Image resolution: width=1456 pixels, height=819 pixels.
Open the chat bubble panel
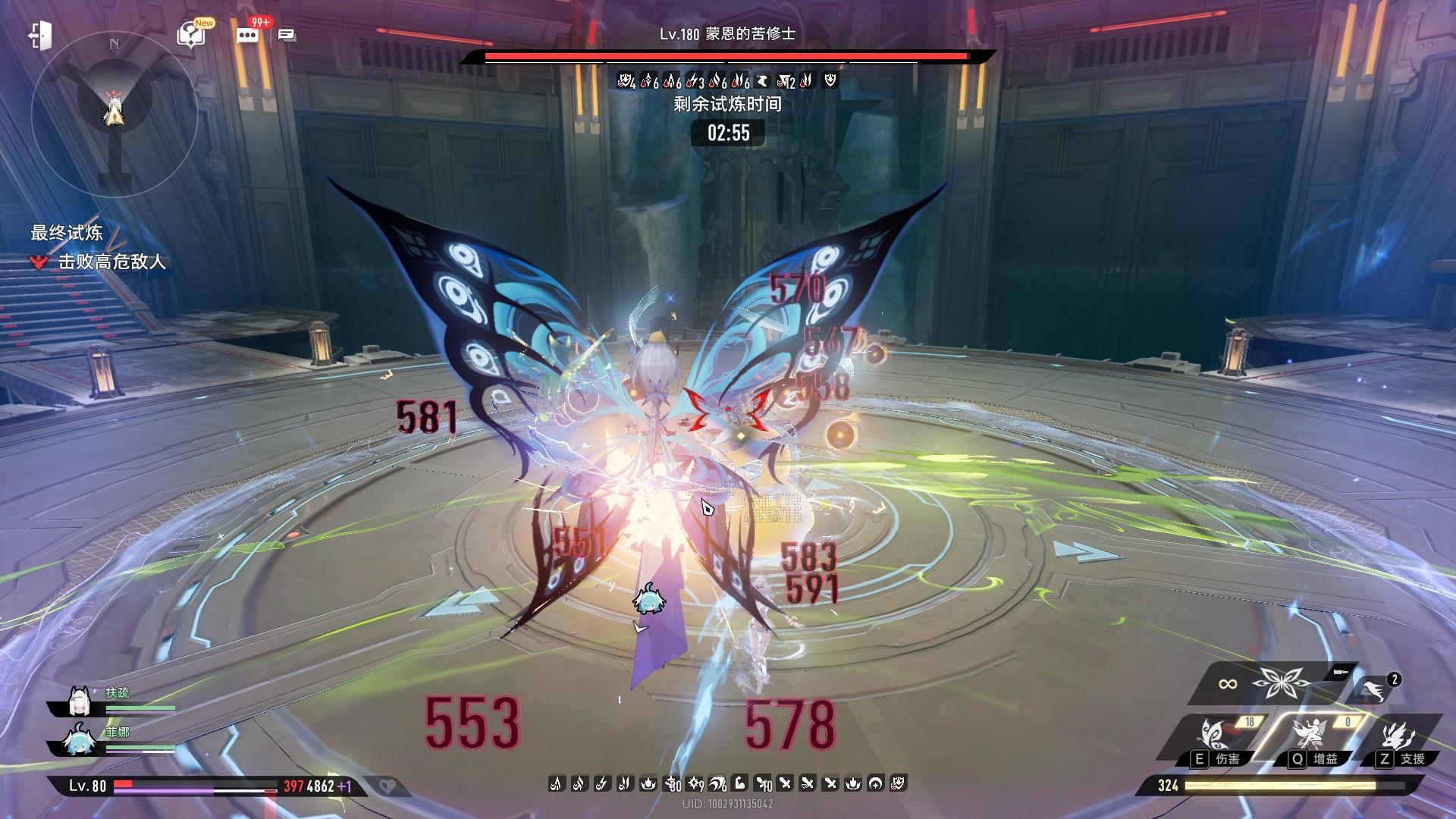[x=287, y=35]
